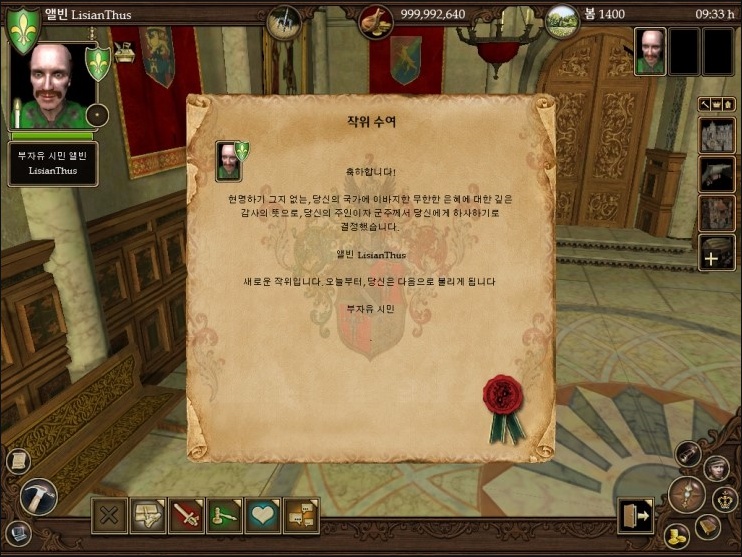Viewport: 742px width, 557px height.
Task: Select the first building thumbnail on the right
Action: (716, 134)
